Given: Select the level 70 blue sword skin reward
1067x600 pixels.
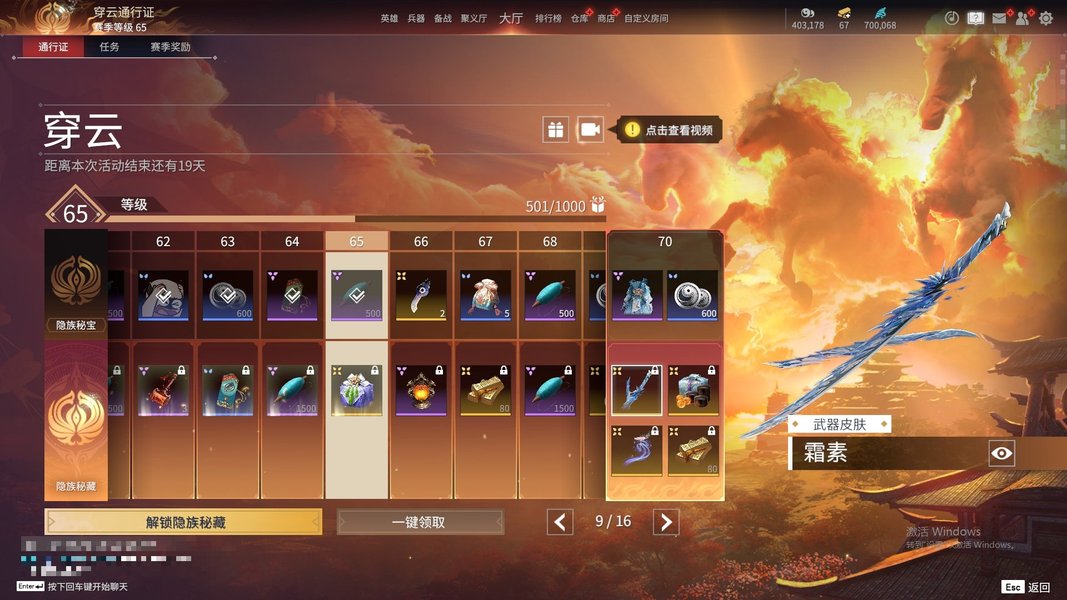Looking at the screenshot, I should click(636, 390).
